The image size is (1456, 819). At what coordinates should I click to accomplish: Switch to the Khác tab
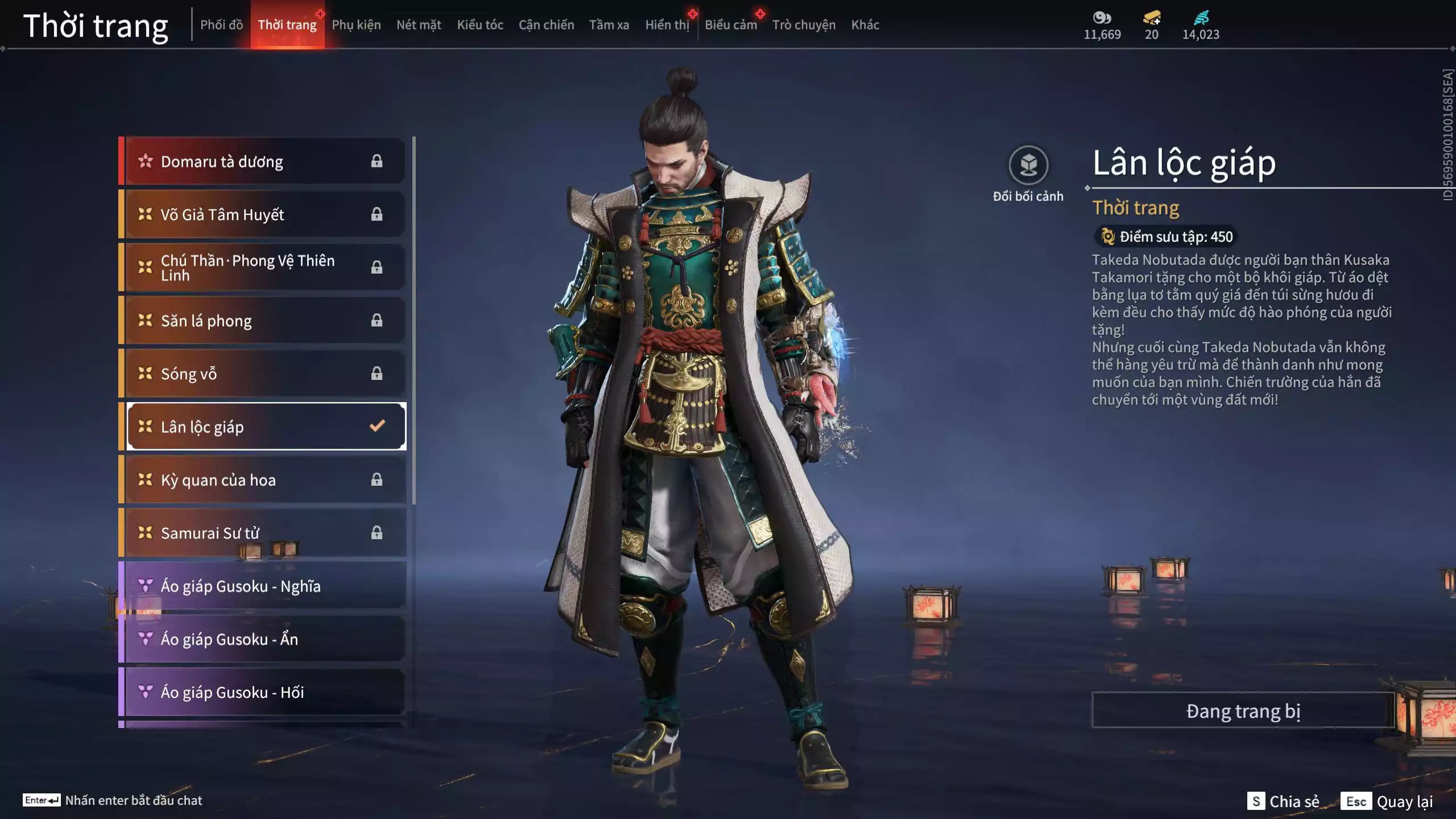point(865,24)
